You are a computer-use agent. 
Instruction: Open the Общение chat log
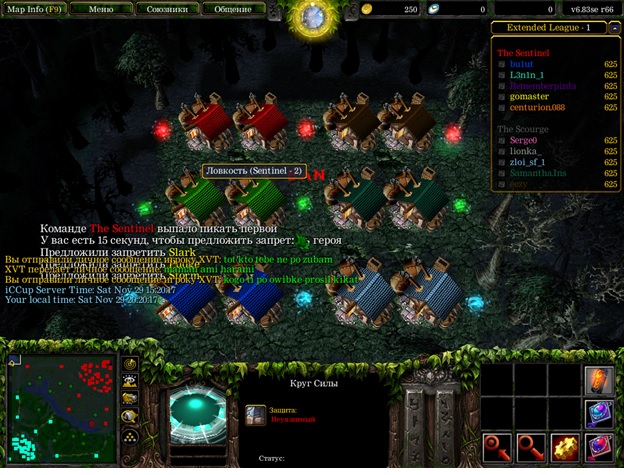point(231,8)
